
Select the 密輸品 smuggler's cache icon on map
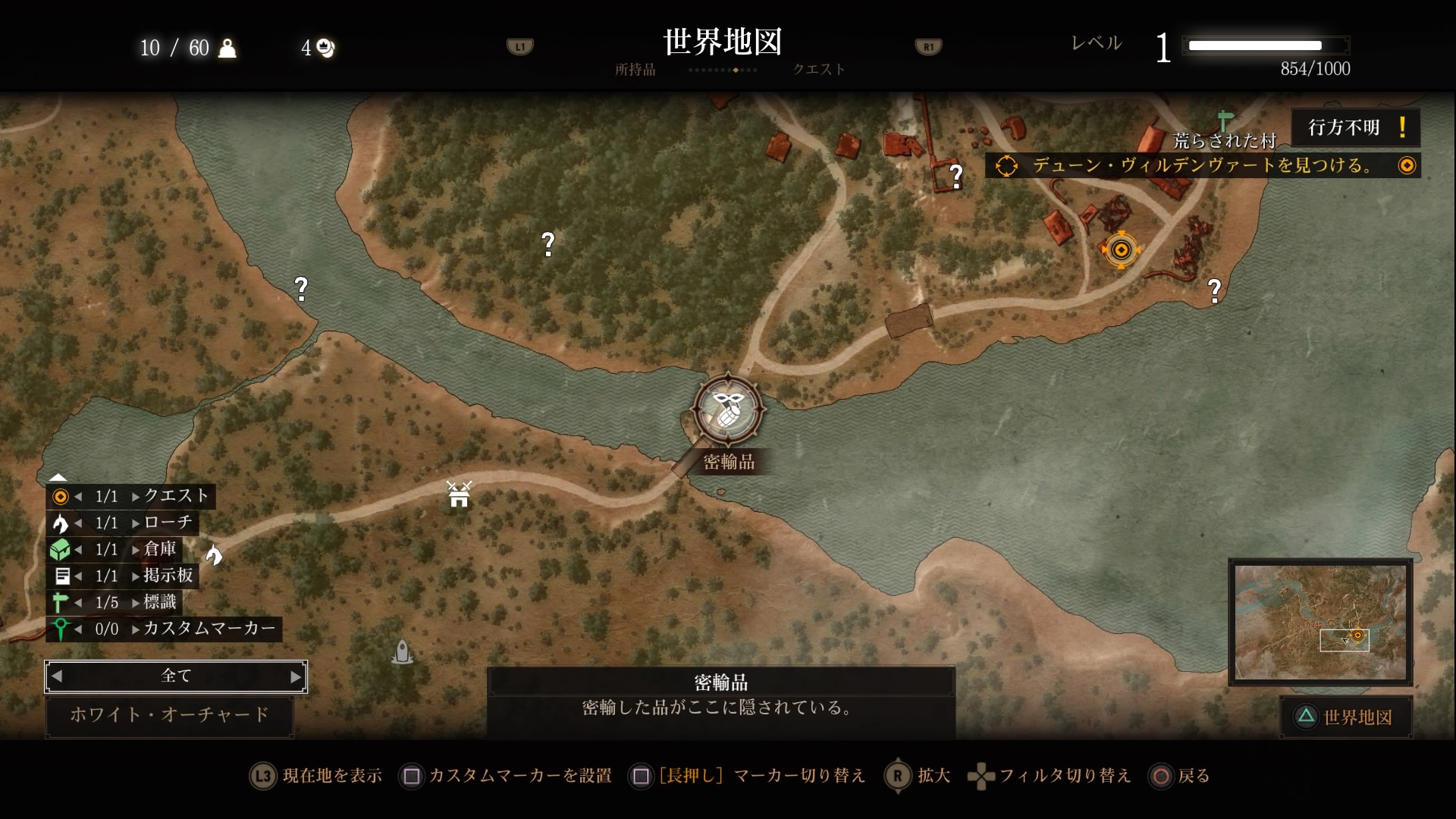pos(726,409)
